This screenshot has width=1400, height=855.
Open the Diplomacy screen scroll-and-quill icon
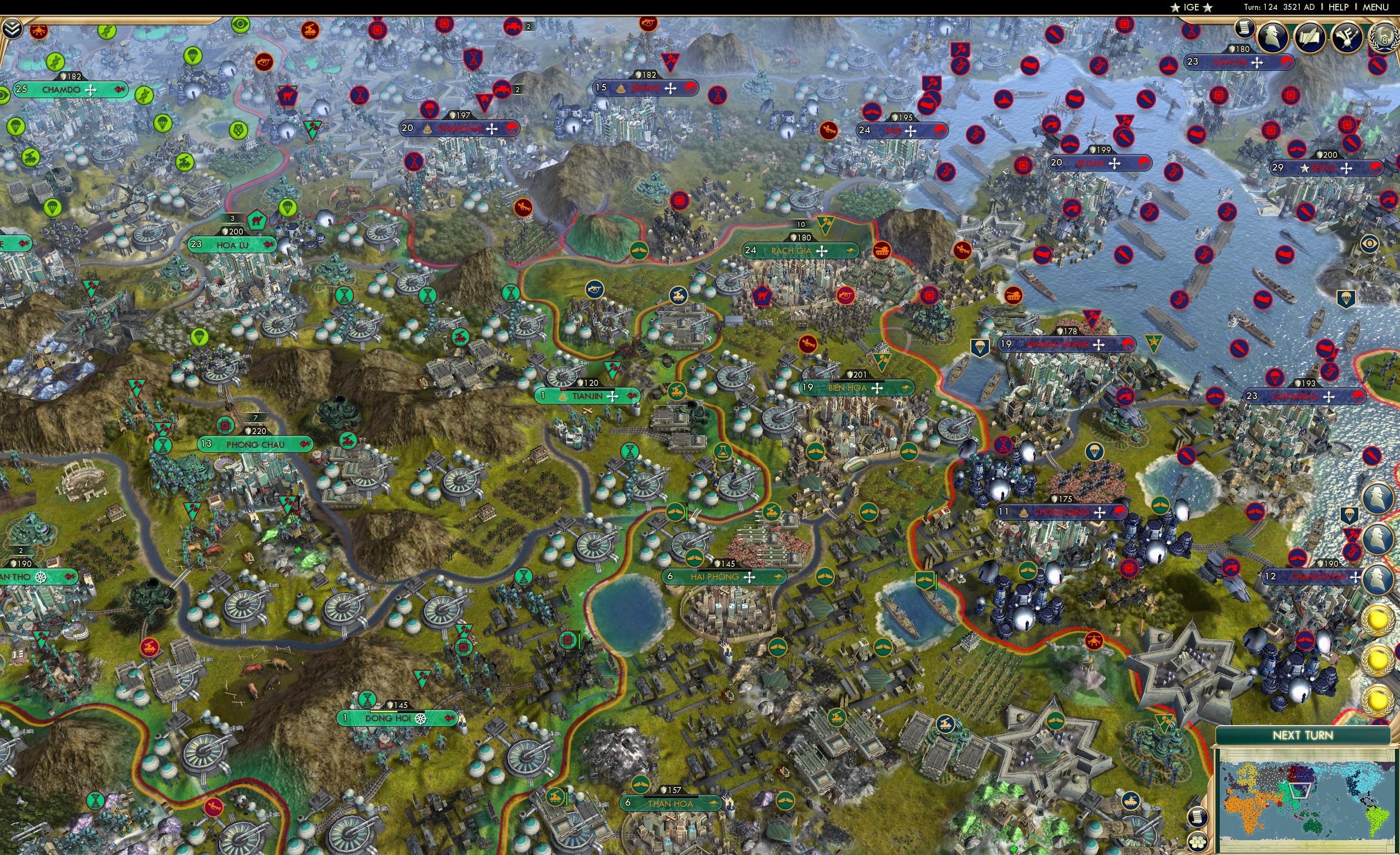pyautogui.click(x=1310, y=38)
